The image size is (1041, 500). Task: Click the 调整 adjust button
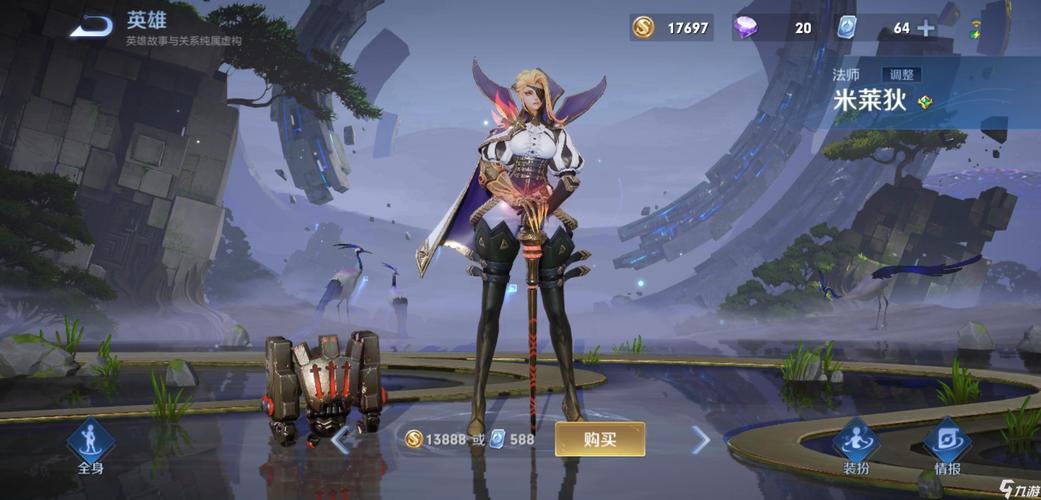[901, 75]
